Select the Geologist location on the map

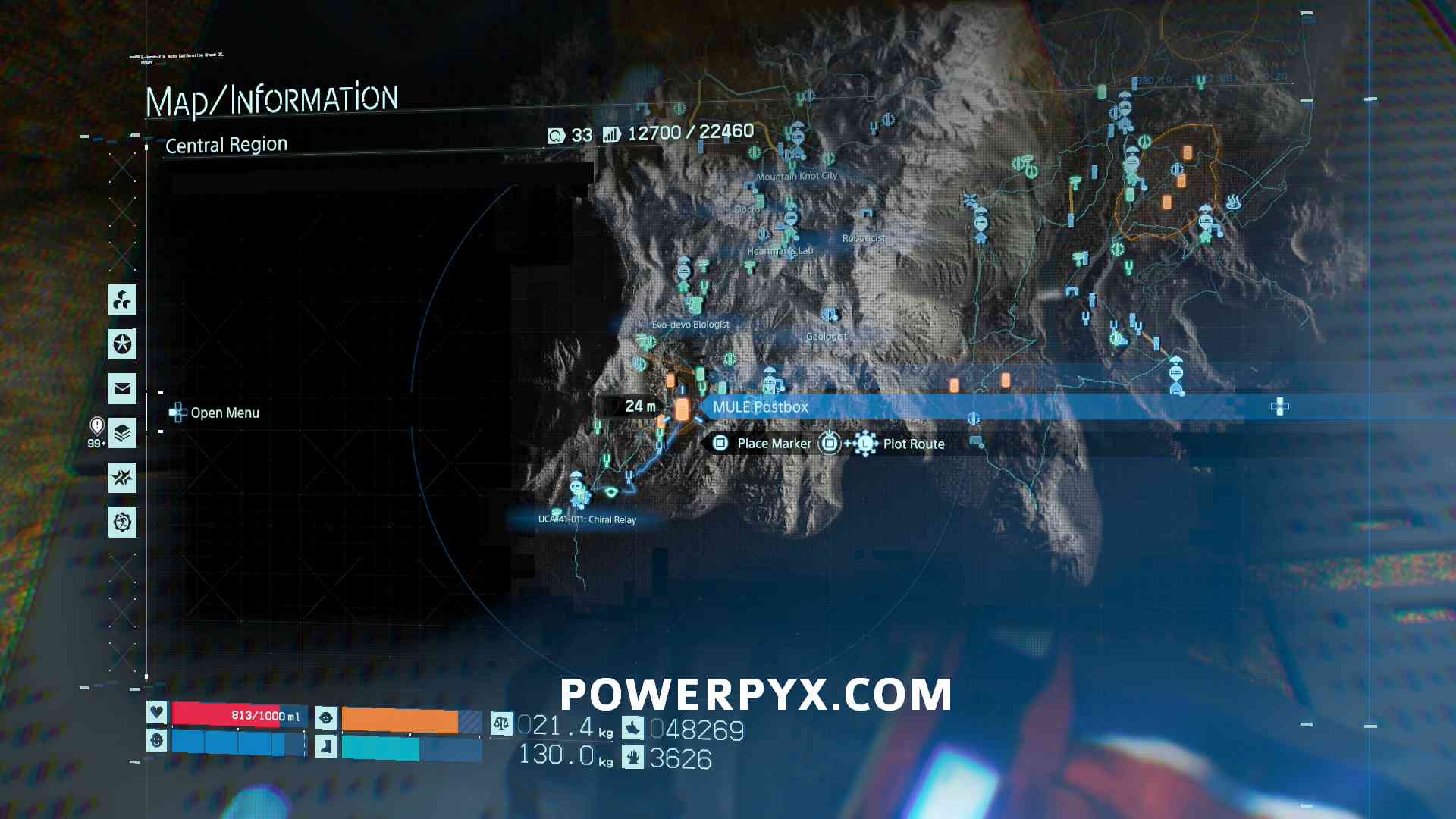pos(826,336)
